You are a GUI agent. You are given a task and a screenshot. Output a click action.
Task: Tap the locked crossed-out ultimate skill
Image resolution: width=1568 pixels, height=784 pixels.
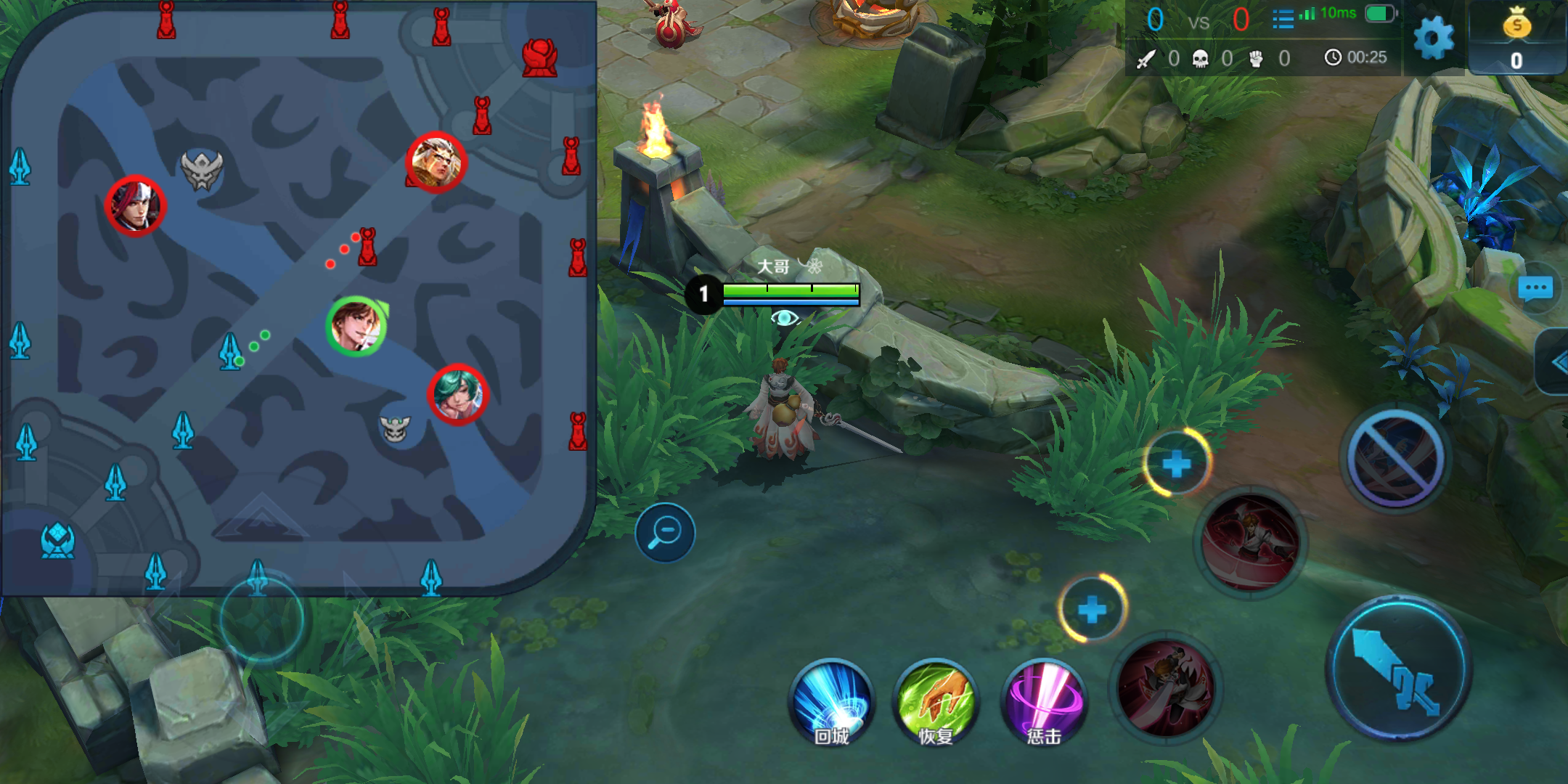coord(1395,458)
